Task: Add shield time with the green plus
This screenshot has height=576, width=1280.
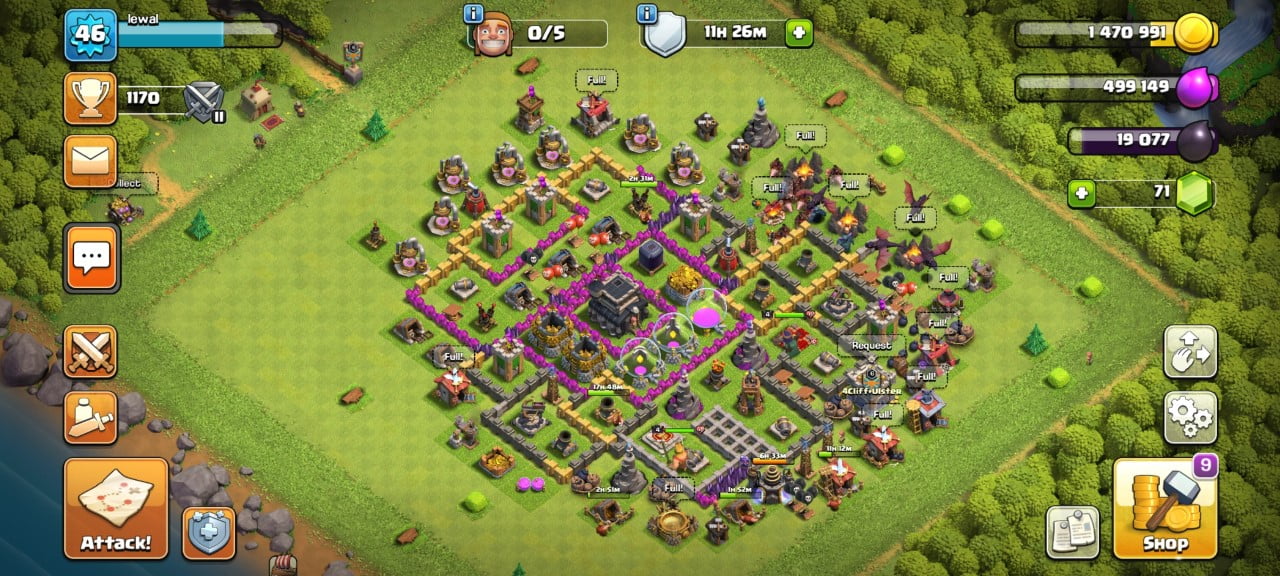Action: (x=798, y=33)
